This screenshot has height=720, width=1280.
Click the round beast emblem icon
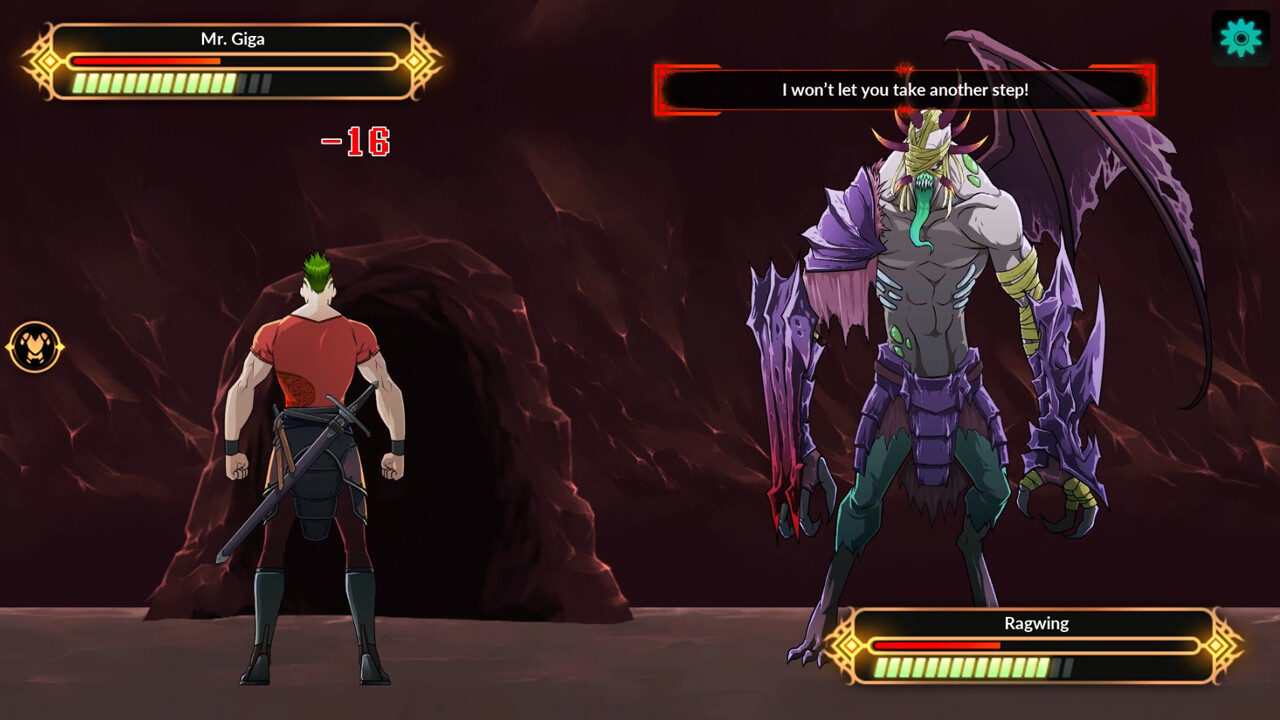35,347
